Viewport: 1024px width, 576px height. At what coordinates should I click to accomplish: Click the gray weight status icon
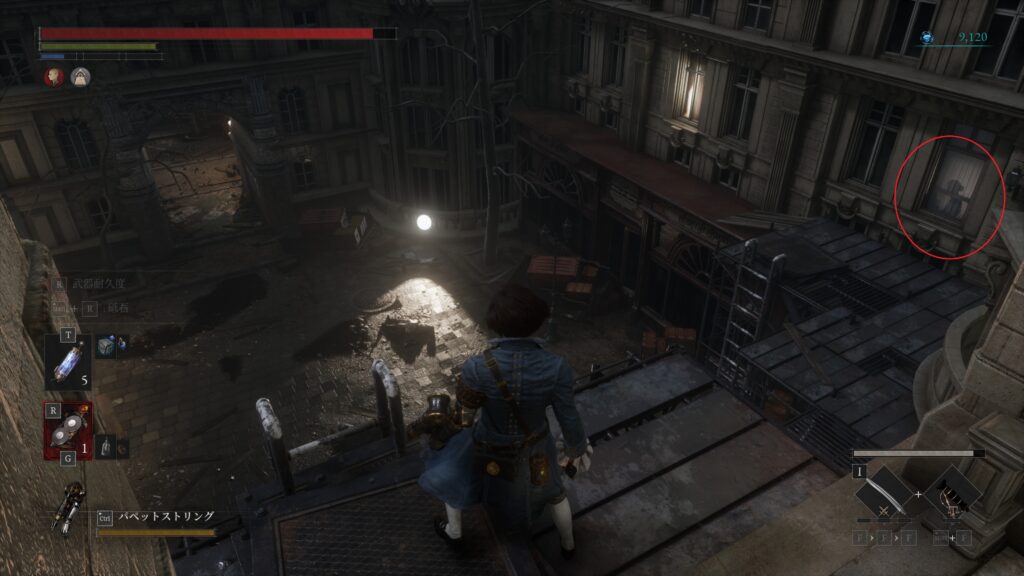tap(80, 76)
